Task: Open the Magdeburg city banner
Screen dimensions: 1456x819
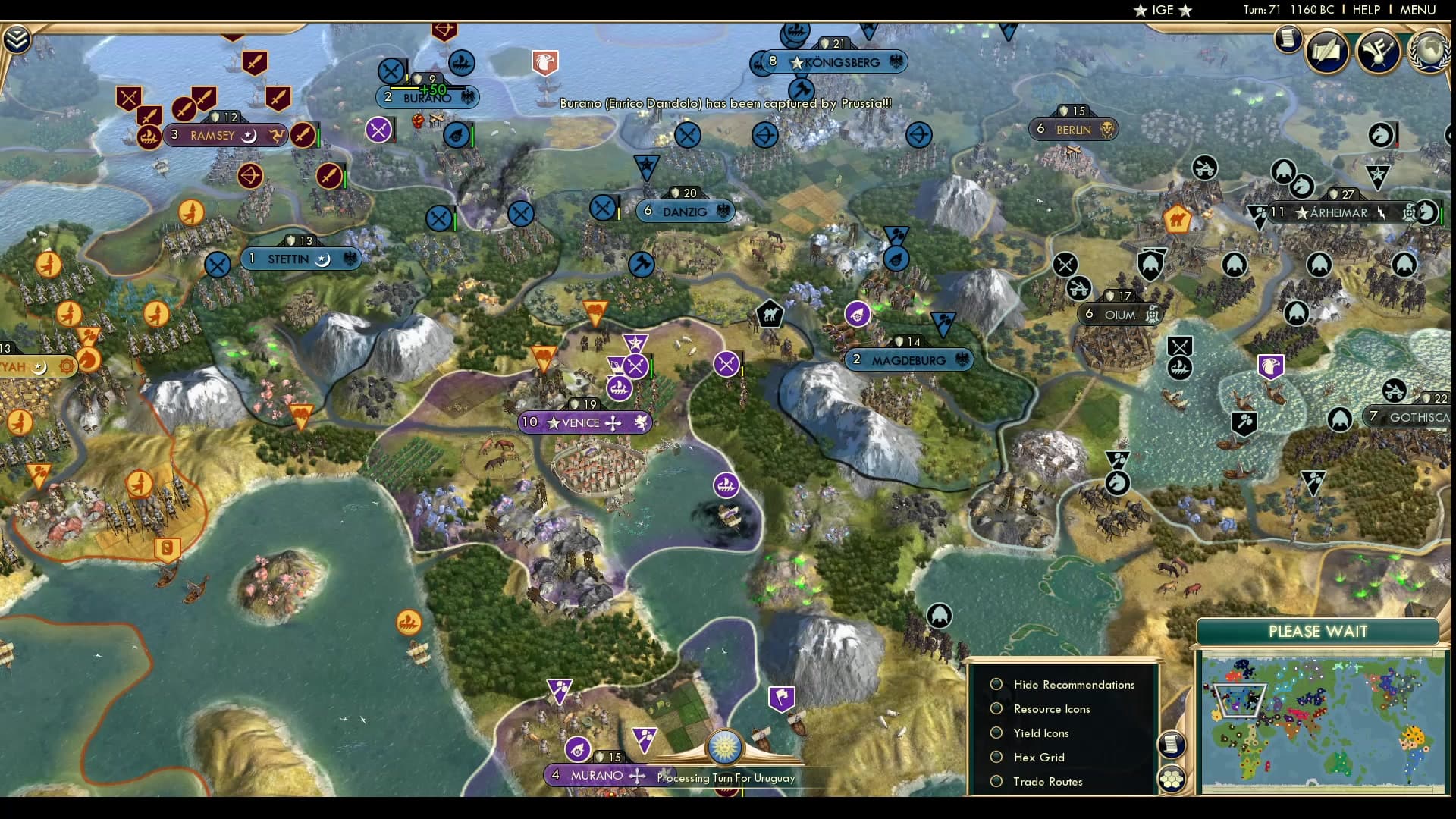Action: point(908,360)
